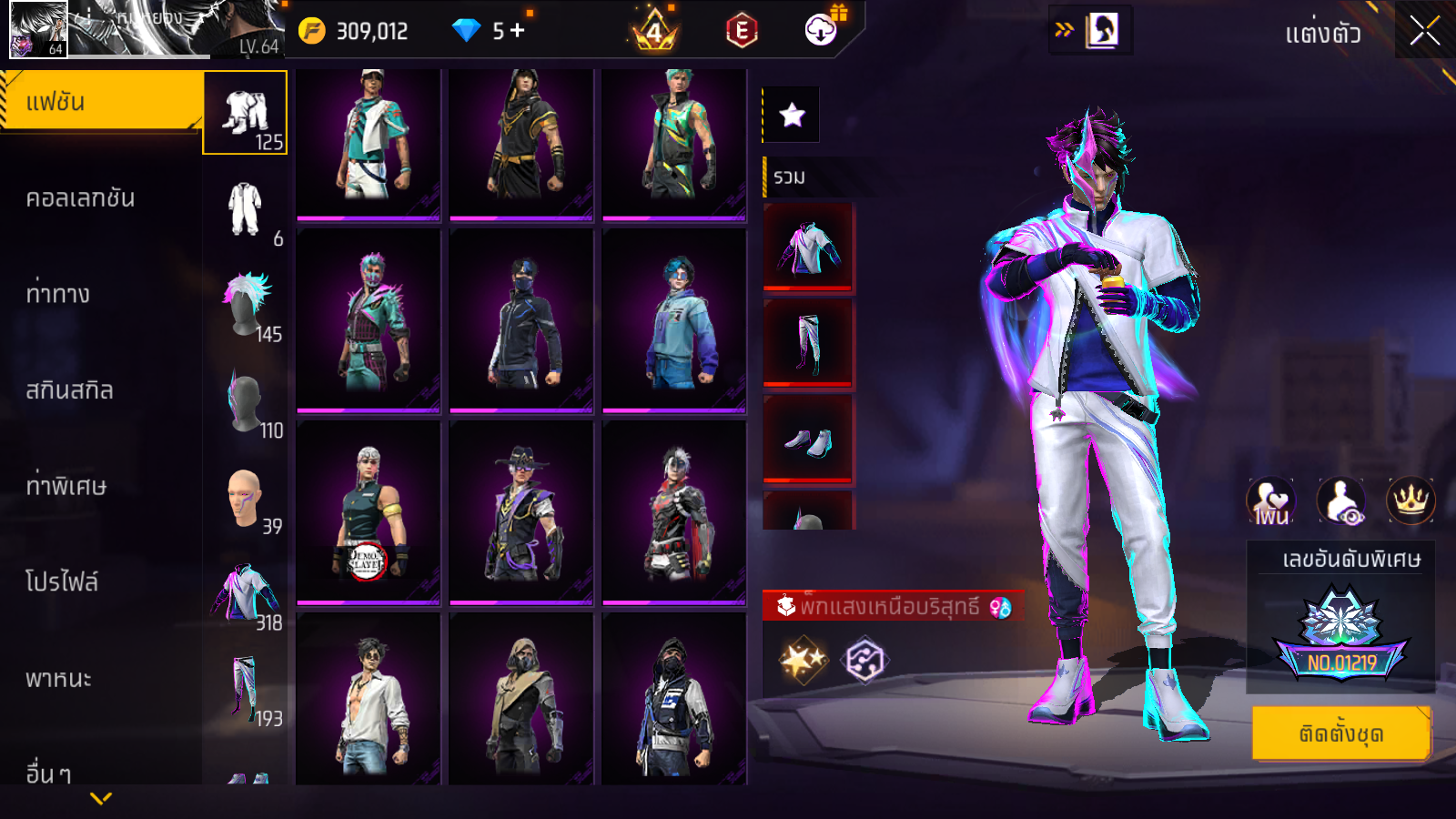Viewport: 1456px width, 819px height.
Task: Pick the black masked hoodie outfit
Action: [x=521, y=320]
